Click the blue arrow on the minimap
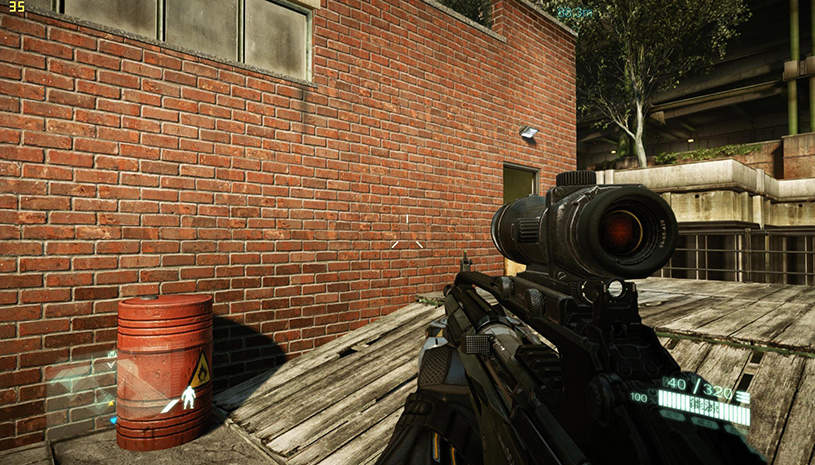 pos(113,420)
